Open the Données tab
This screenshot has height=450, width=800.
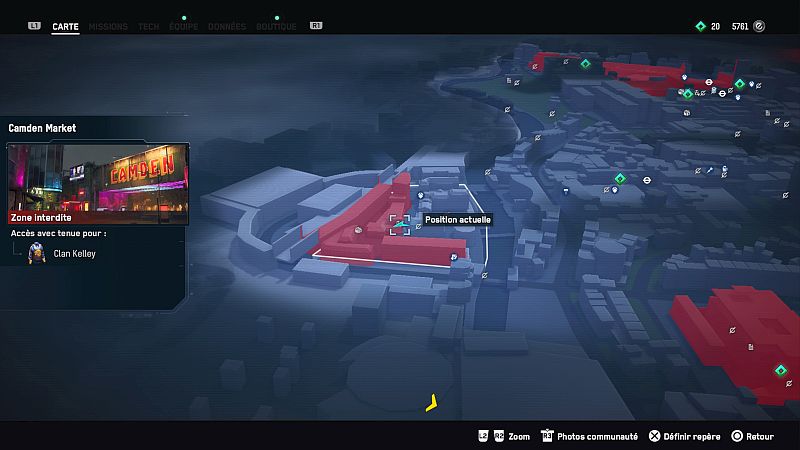[x=229, y=26]
